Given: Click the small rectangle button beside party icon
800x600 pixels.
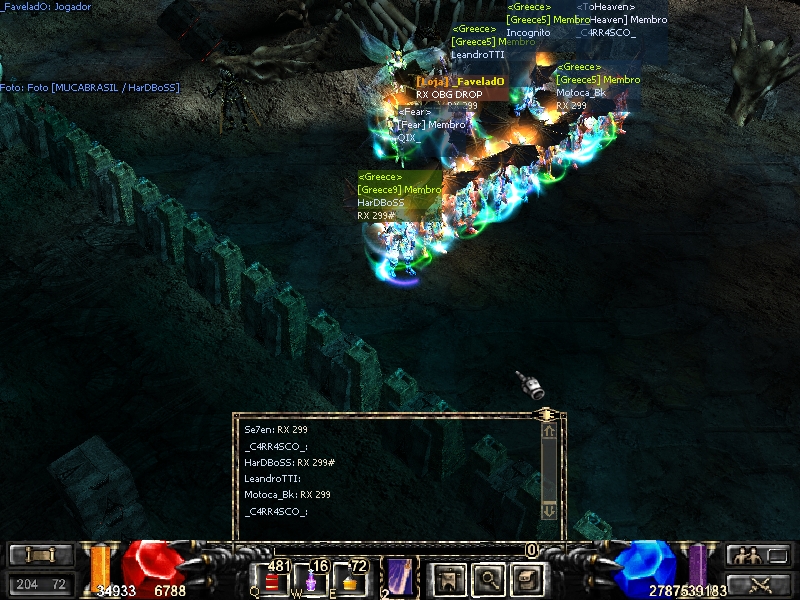Looking at the screenshot, I should [x=778, y=555].
